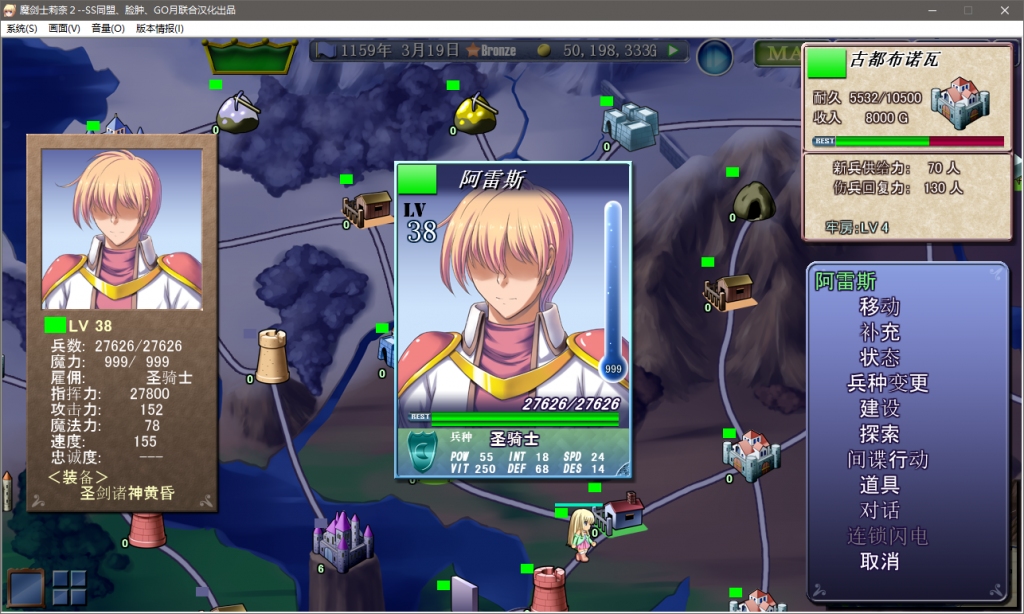Image resolution: width=1024 pixels, height=614 pixels.
Task: Click the single-window view icon
Action: point(26,587)
